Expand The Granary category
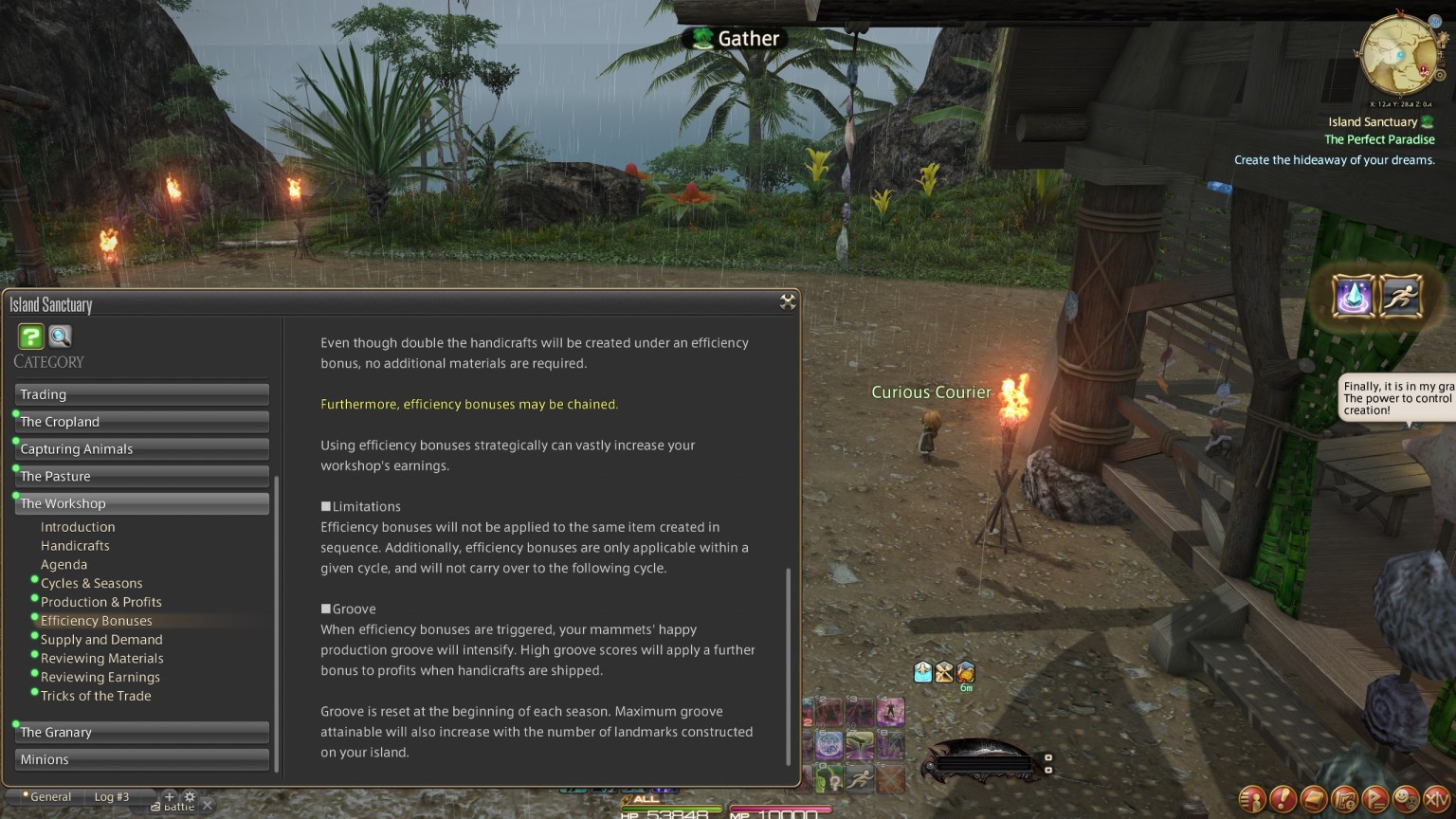This screenshot has height=819, width=1456. tap(141, 732)
